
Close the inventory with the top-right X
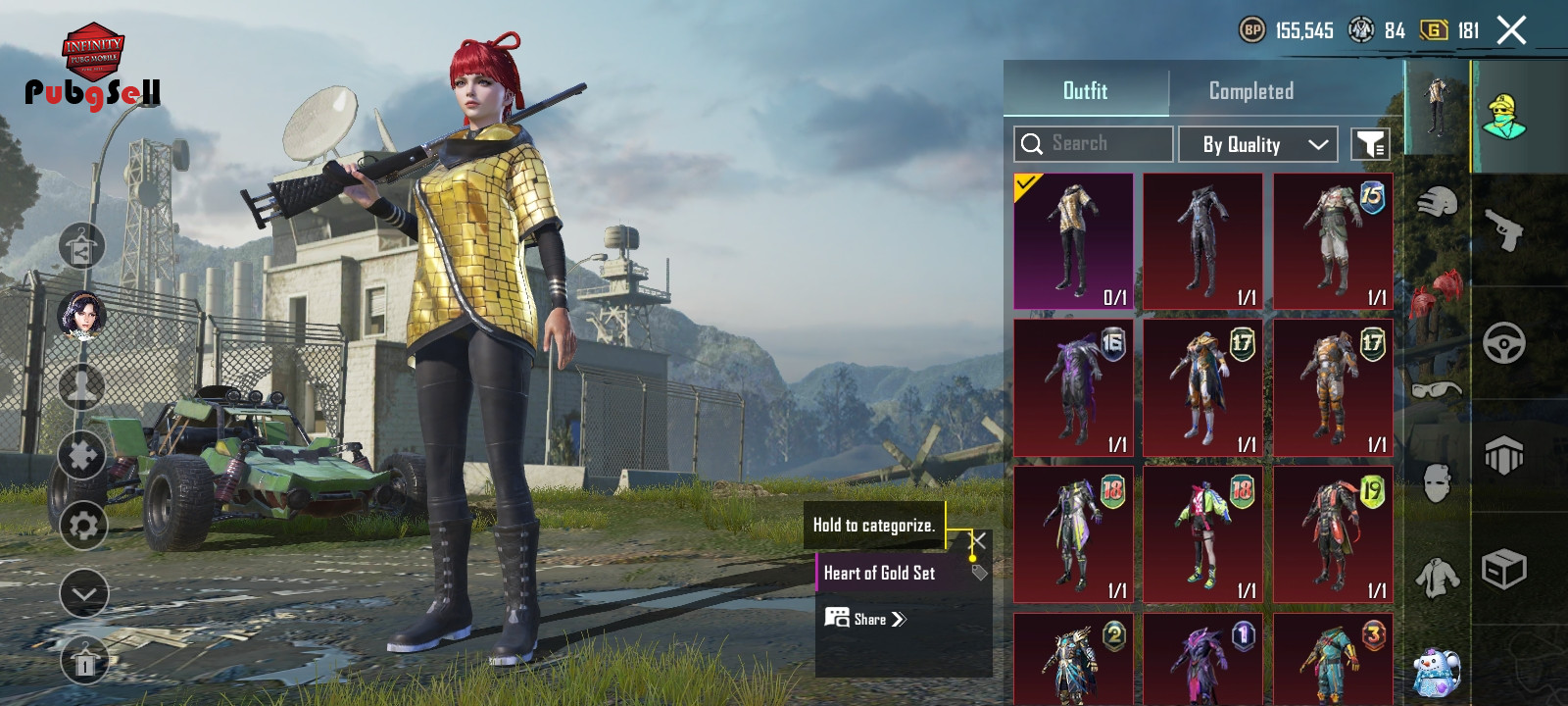(x=1511, y=31)
